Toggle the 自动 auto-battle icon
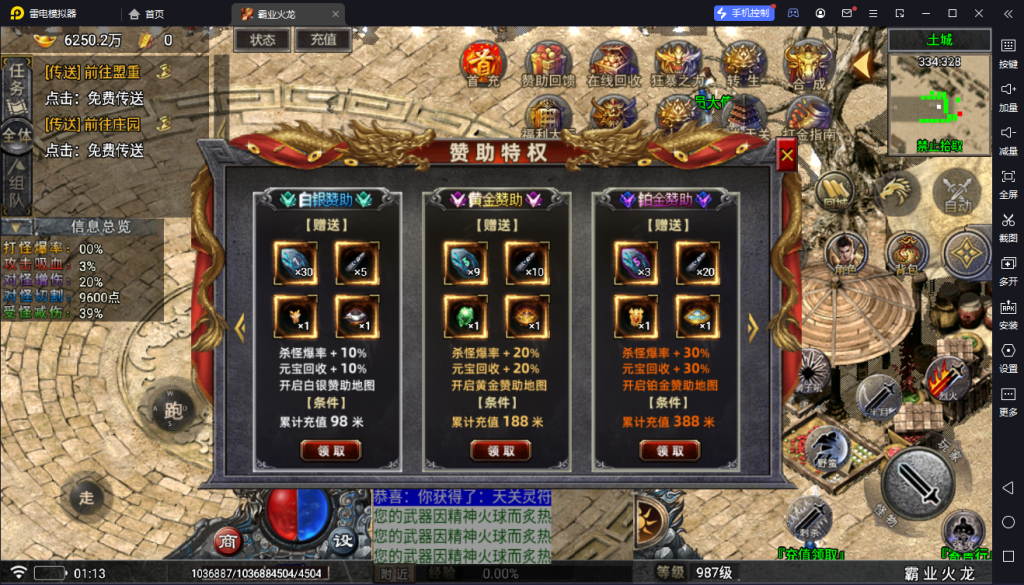Image resolution: width=1024 pixels, height=585 pixels. pyautogui.click(x=957, y=193)
